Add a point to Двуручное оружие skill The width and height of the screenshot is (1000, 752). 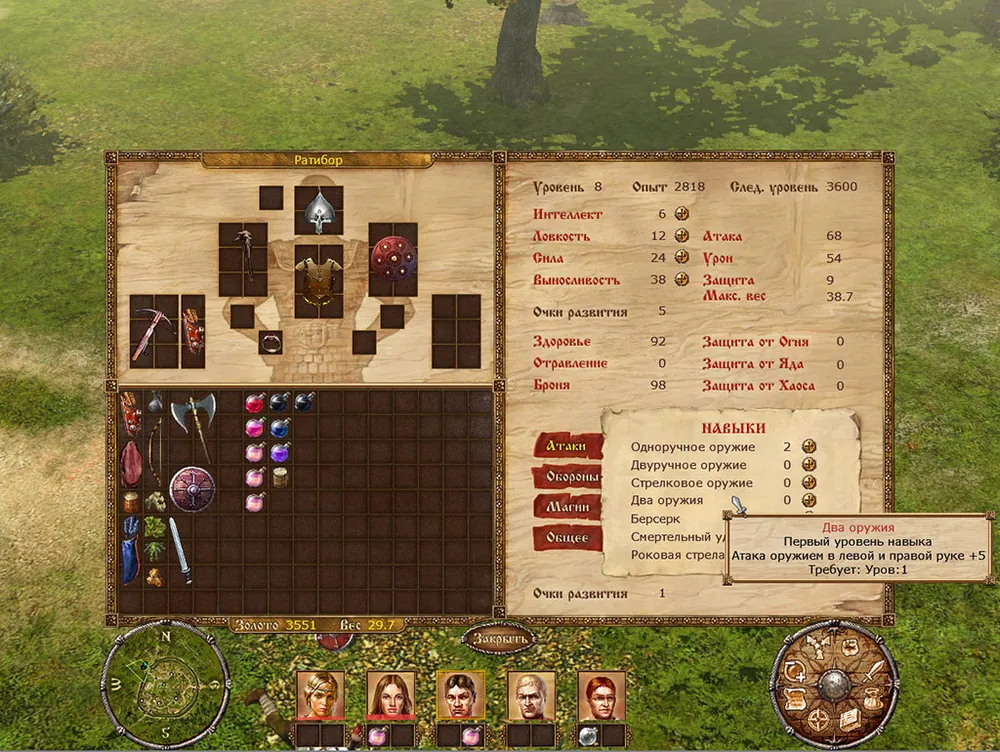click(808, 464)
